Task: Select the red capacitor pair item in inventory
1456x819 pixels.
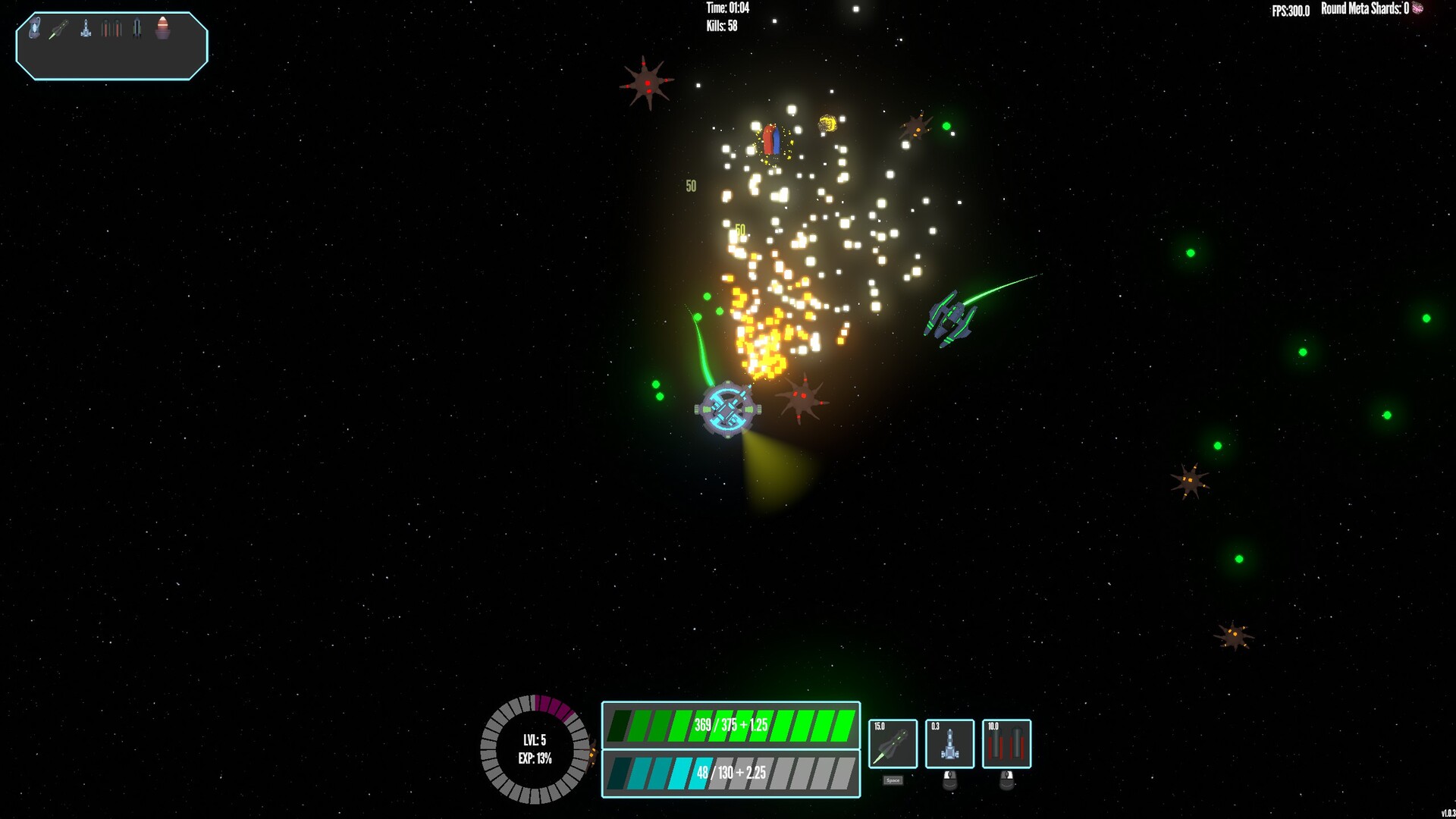Action: click(x=111, y=28)
